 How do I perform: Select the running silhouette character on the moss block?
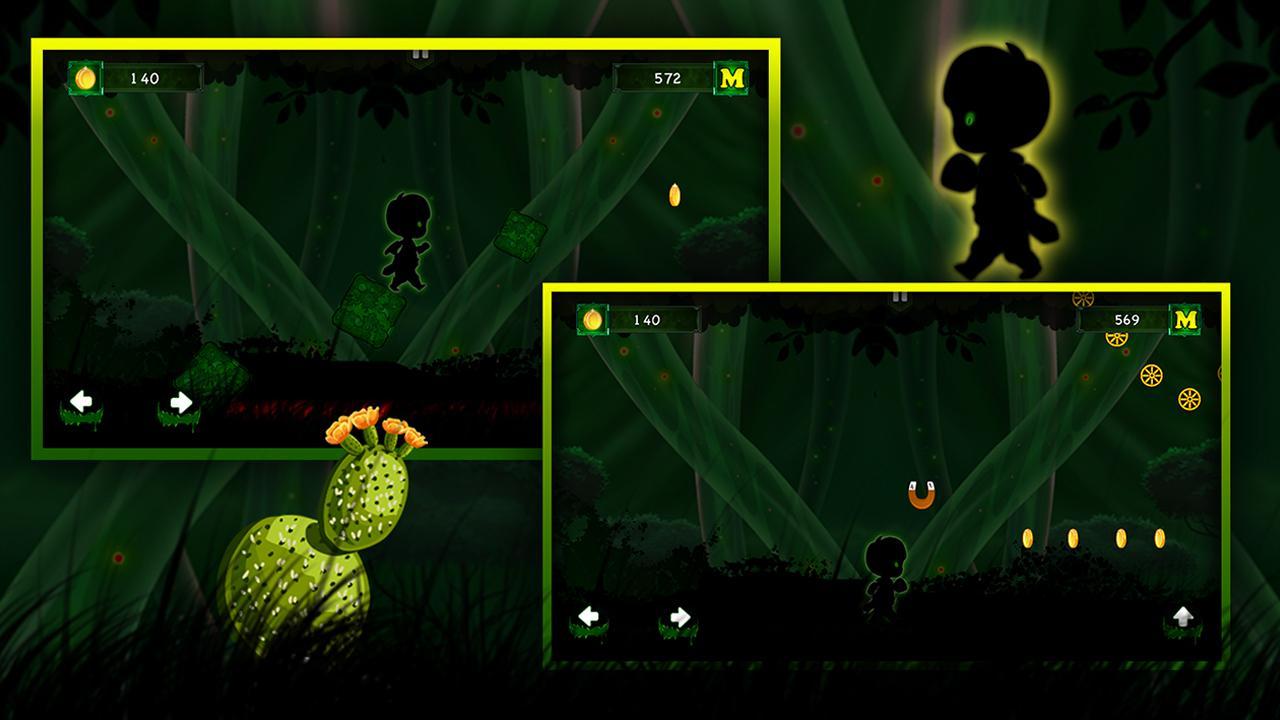pyautogui.click(x=406, y=244)
